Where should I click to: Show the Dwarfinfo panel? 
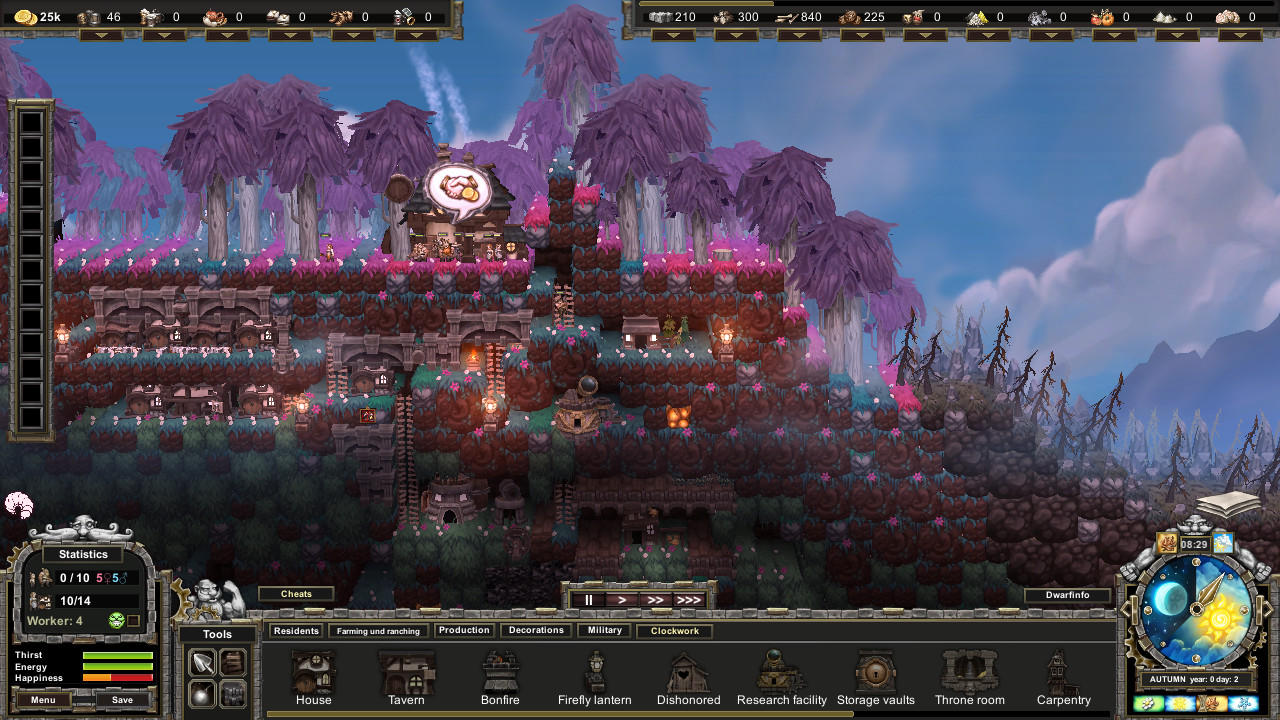pyautogui.click(x=1068, y=596)
